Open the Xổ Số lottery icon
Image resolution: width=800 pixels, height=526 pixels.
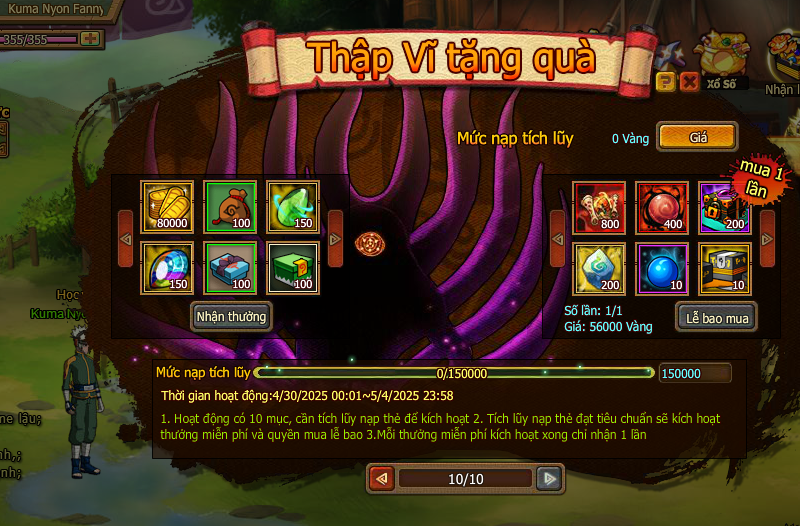tap(722, 62)
